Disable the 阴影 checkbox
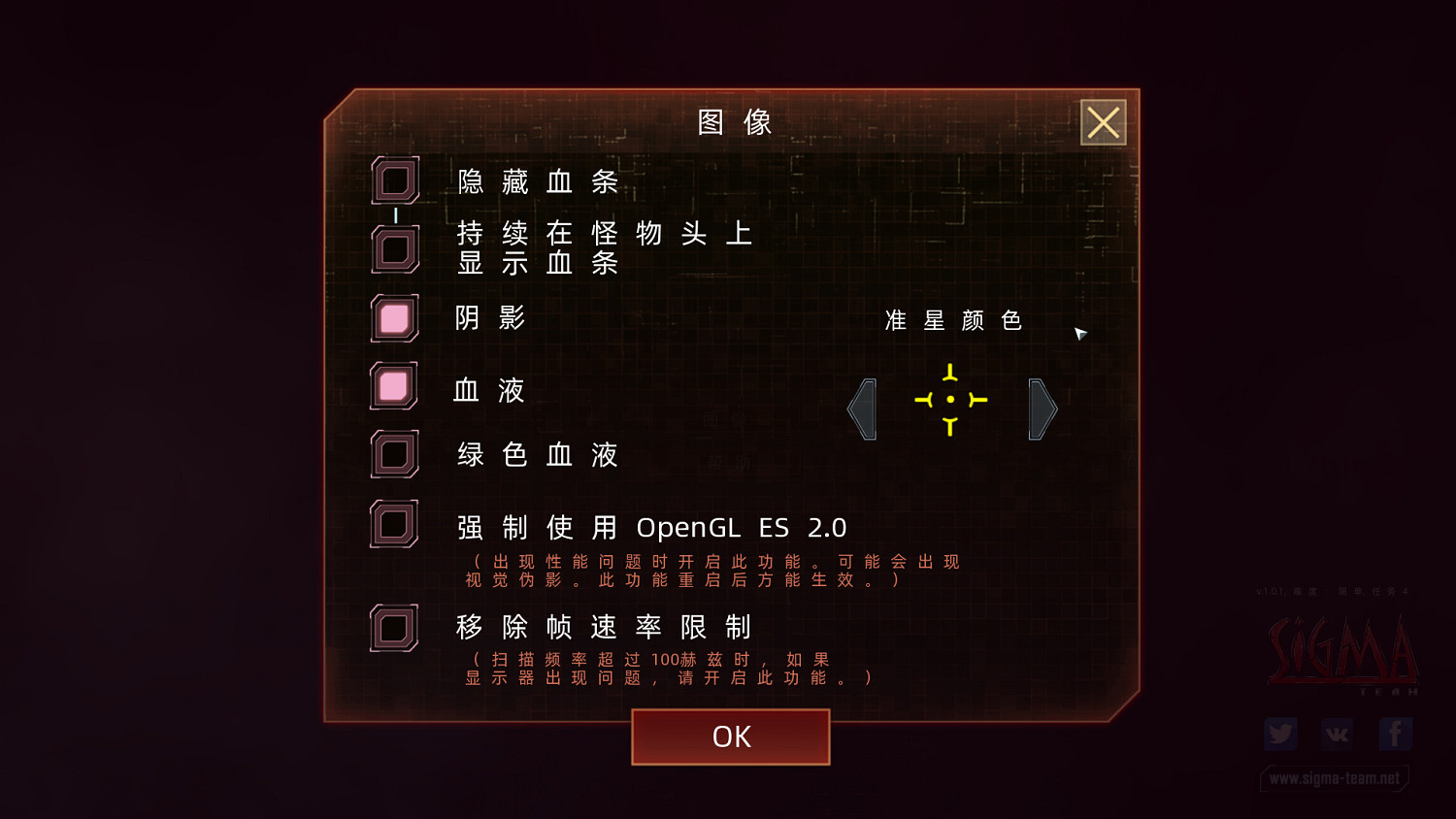This screenshot has height=819, width=1456. 394,318
